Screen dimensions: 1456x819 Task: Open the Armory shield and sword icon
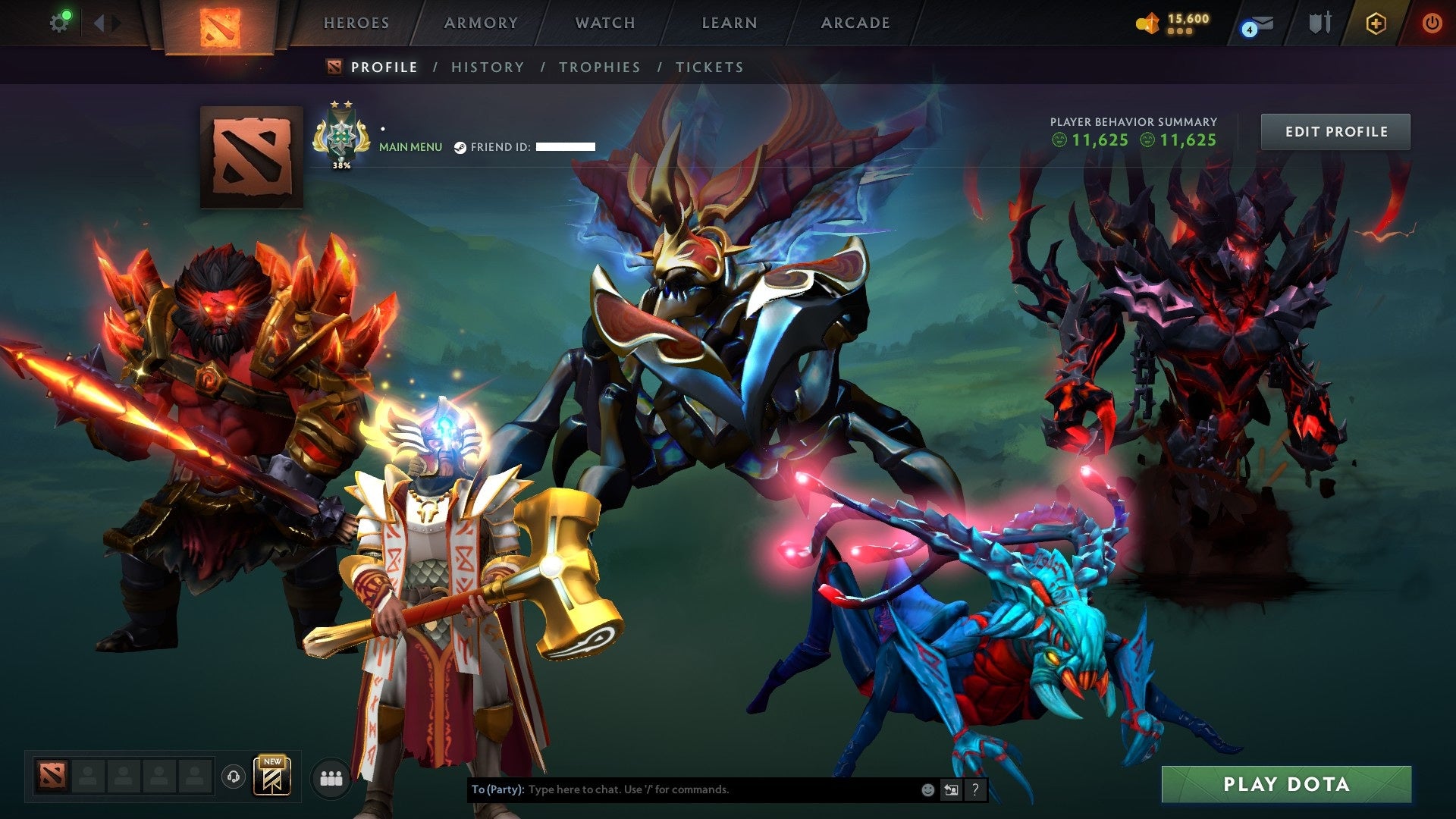1319,23
